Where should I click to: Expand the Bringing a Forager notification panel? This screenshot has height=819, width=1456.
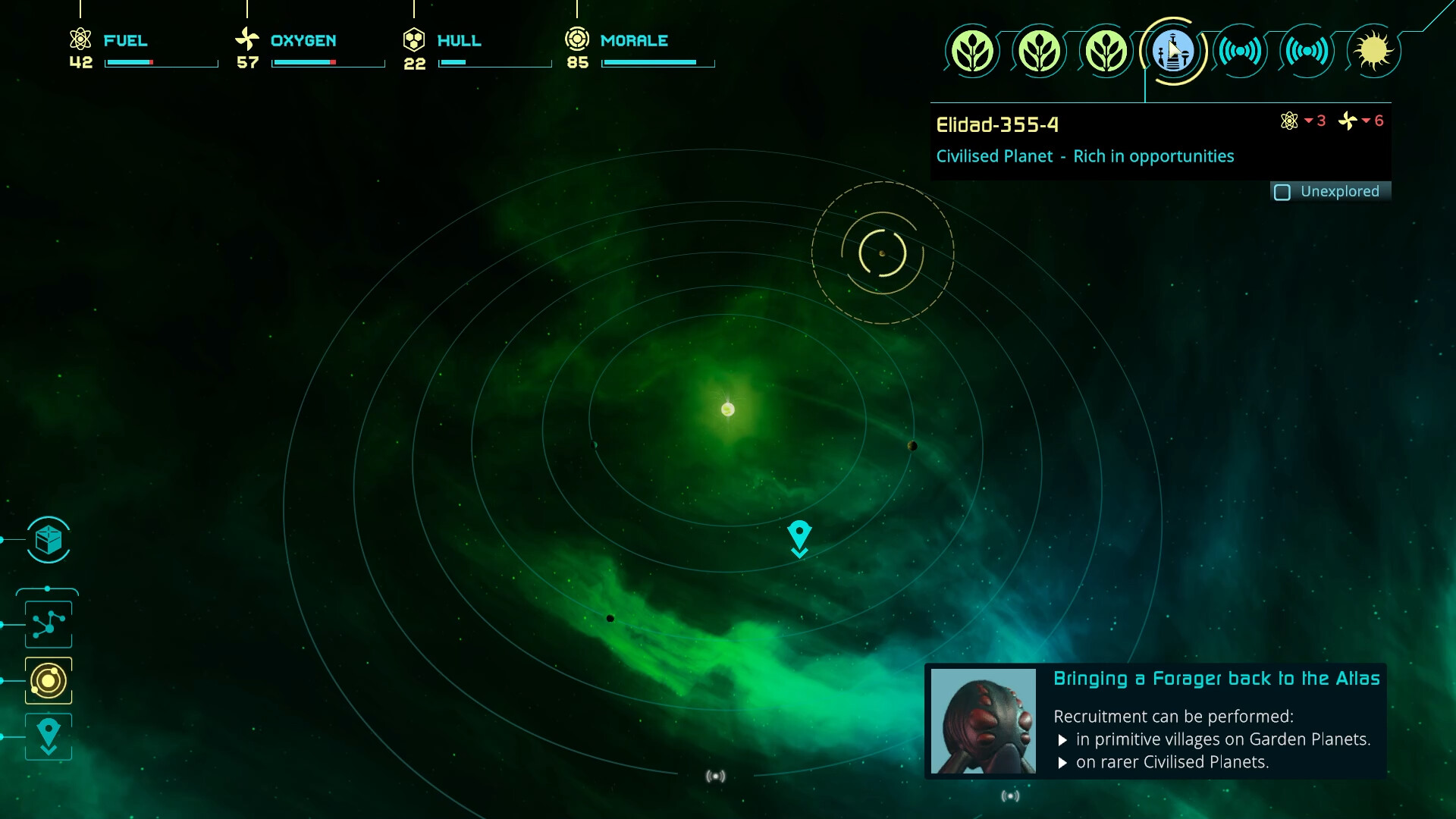(x=1216, y=679)
